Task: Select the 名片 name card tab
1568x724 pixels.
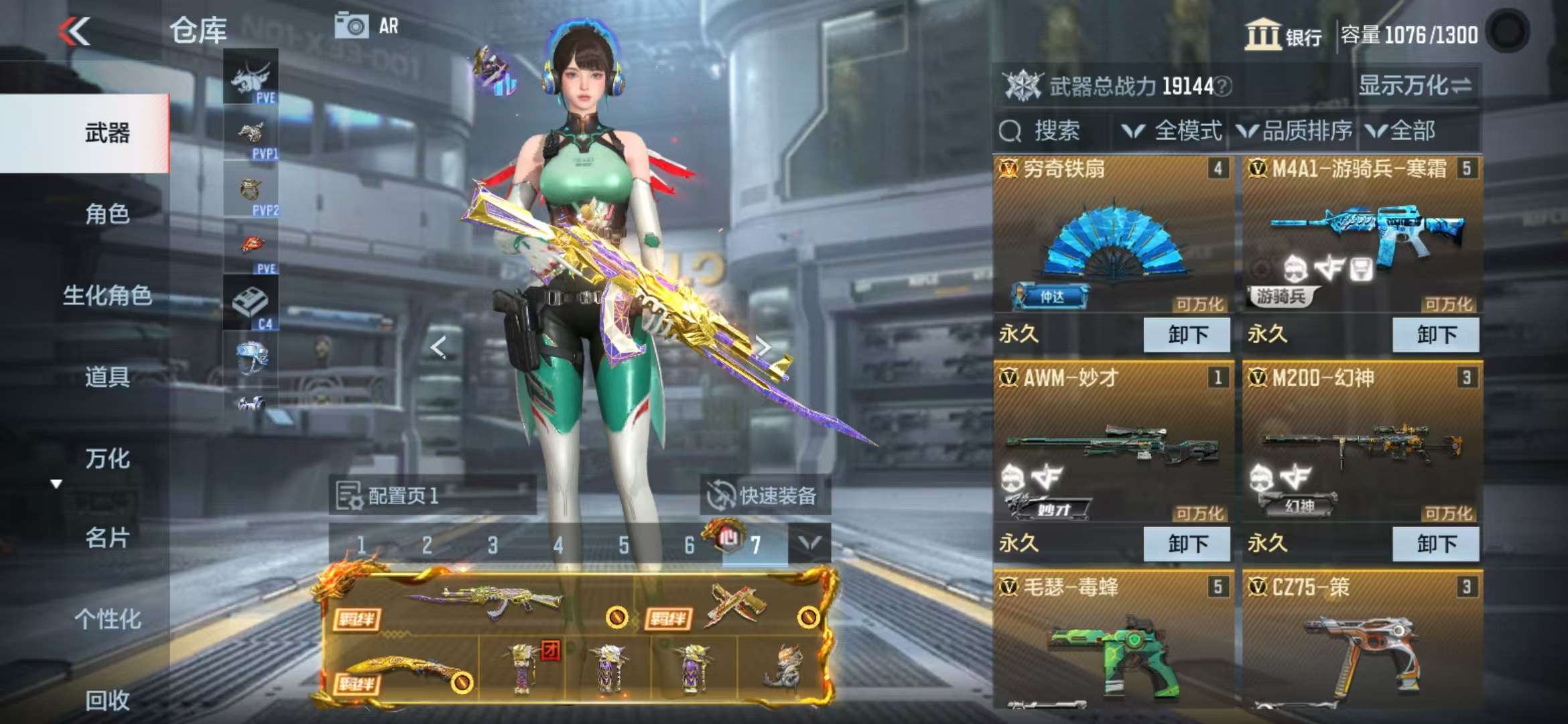Action: (x=106, y=538)
